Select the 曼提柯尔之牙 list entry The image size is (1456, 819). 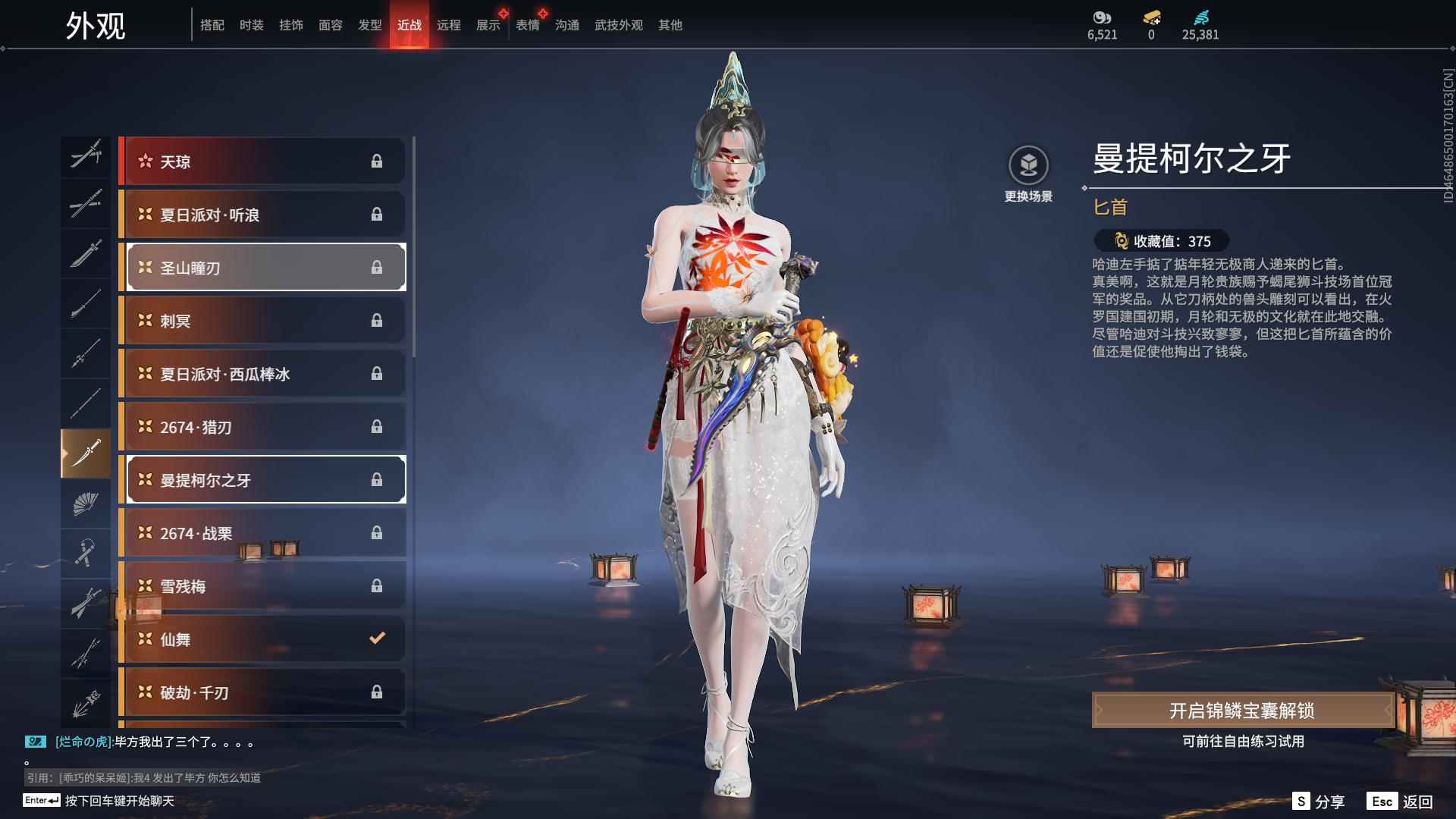(263, 479)
